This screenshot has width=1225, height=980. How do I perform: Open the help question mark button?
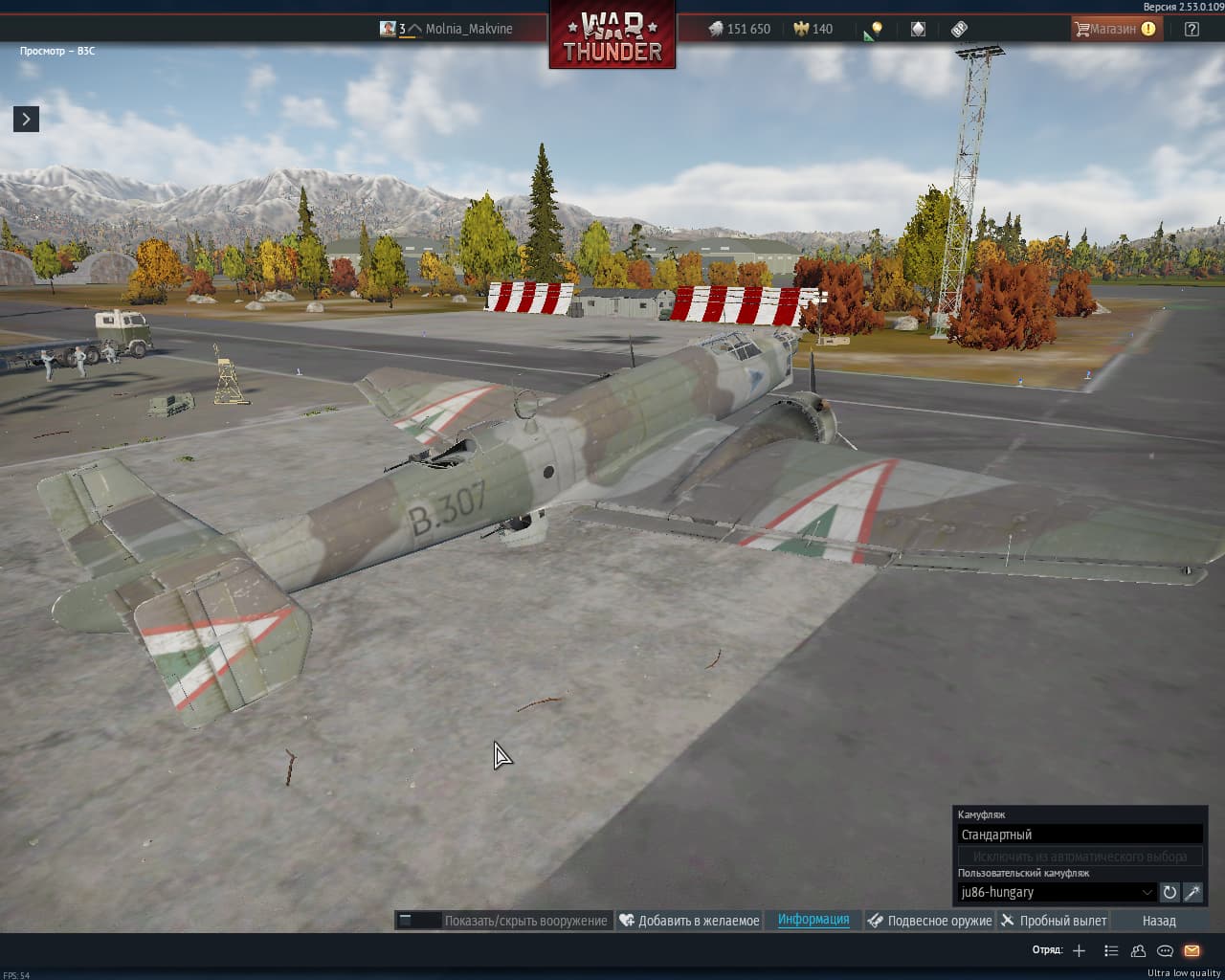1192,29
